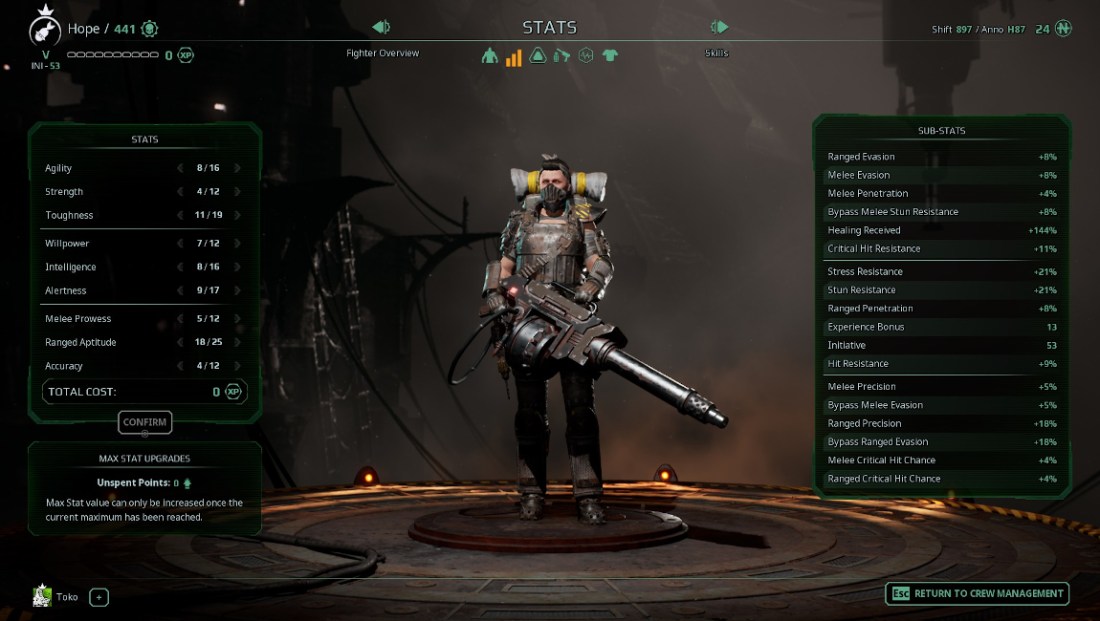Image resolution: width=1100 pixels, height=621 pixels.
Task: Increase Alertness with the right arrow
Action: click(x=237, y=291)
